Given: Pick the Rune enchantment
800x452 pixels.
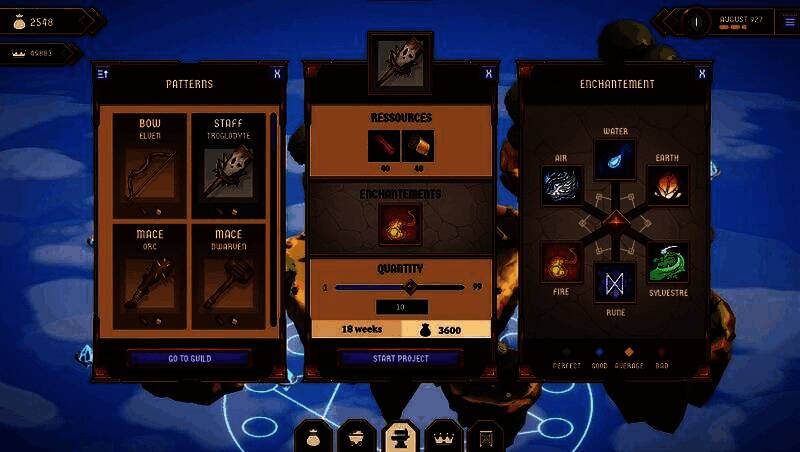Looking at the screenshot, I should [615, 284].
